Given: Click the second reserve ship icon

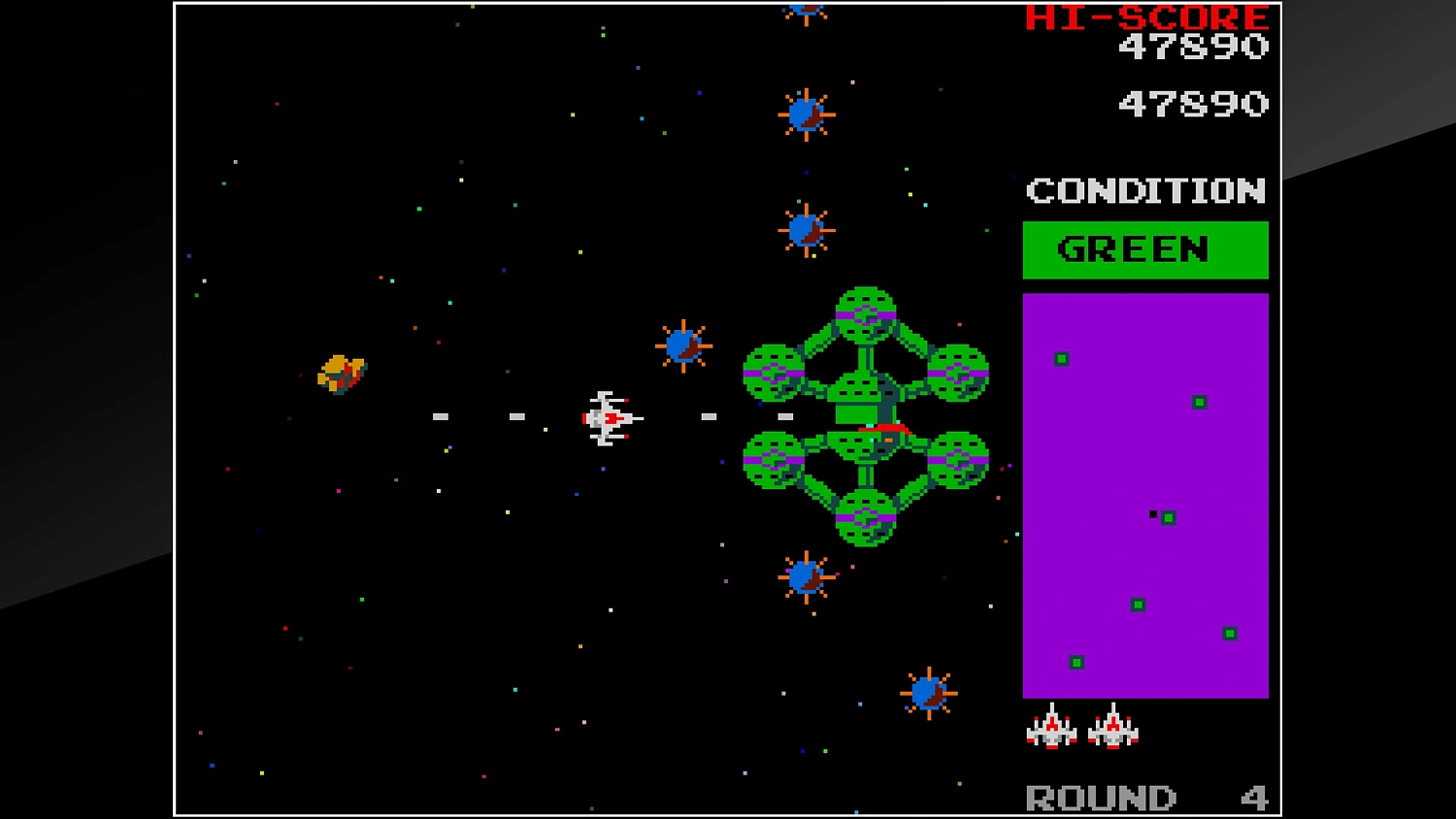Looking at the screenshot, I should click(1114, 730).
